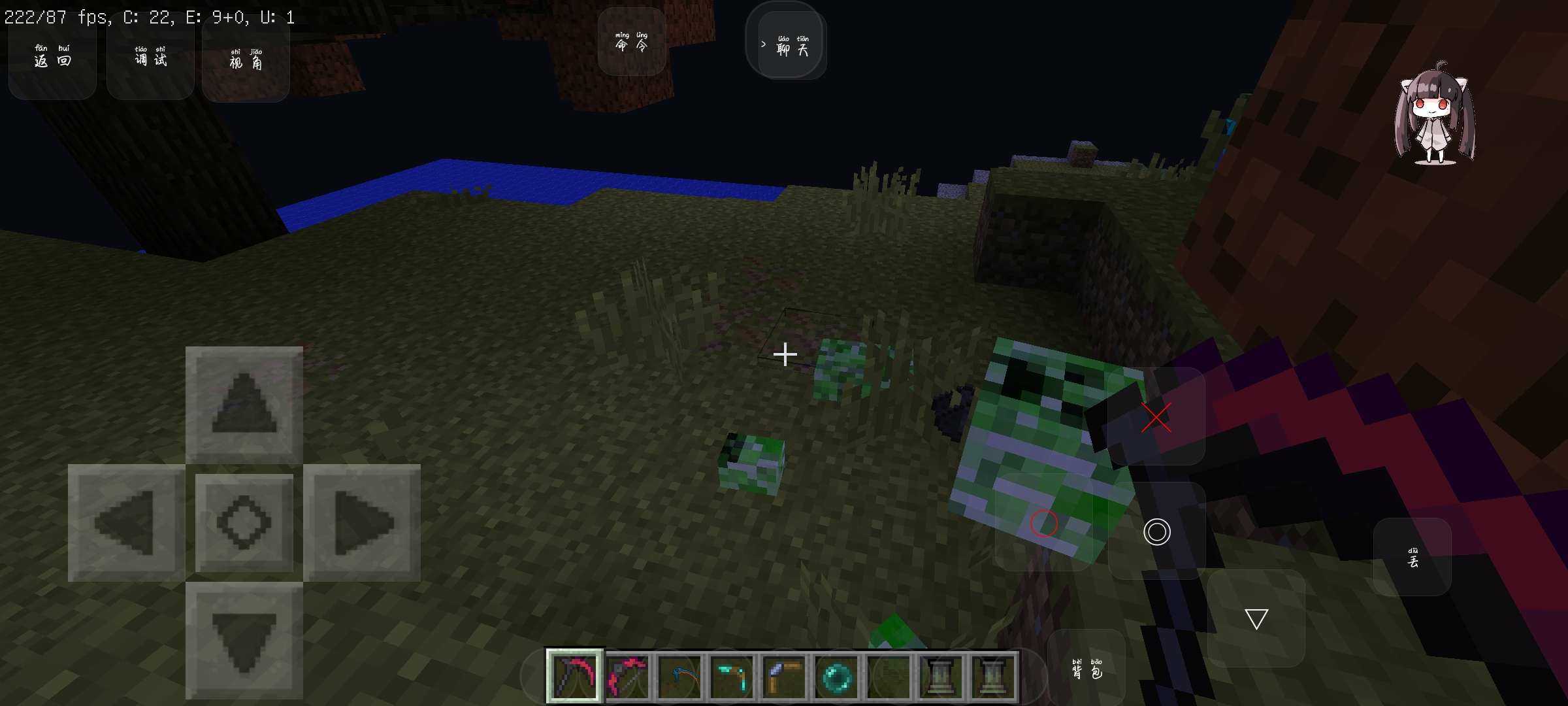
Task: Strafe left with the left arrow
Action: tap(125, 523)
